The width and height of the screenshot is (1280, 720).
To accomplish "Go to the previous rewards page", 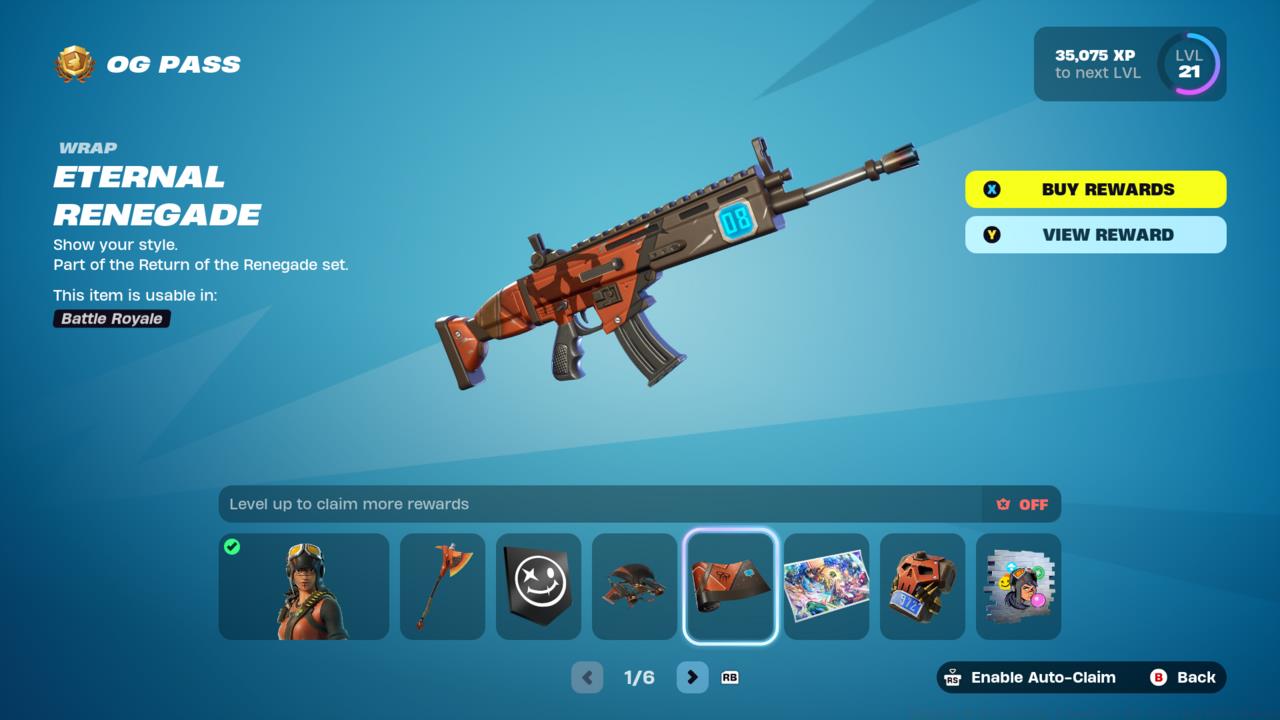I will [x=587, y=677].
